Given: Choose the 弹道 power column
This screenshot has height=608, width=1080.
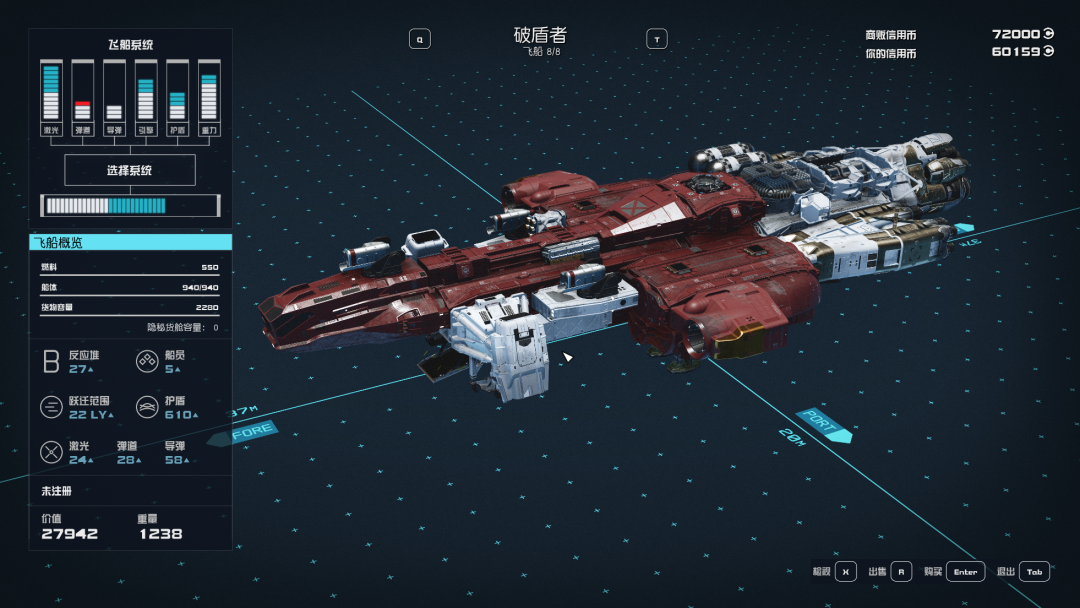Looking at the screenshot, I should [x=83, y=97].
